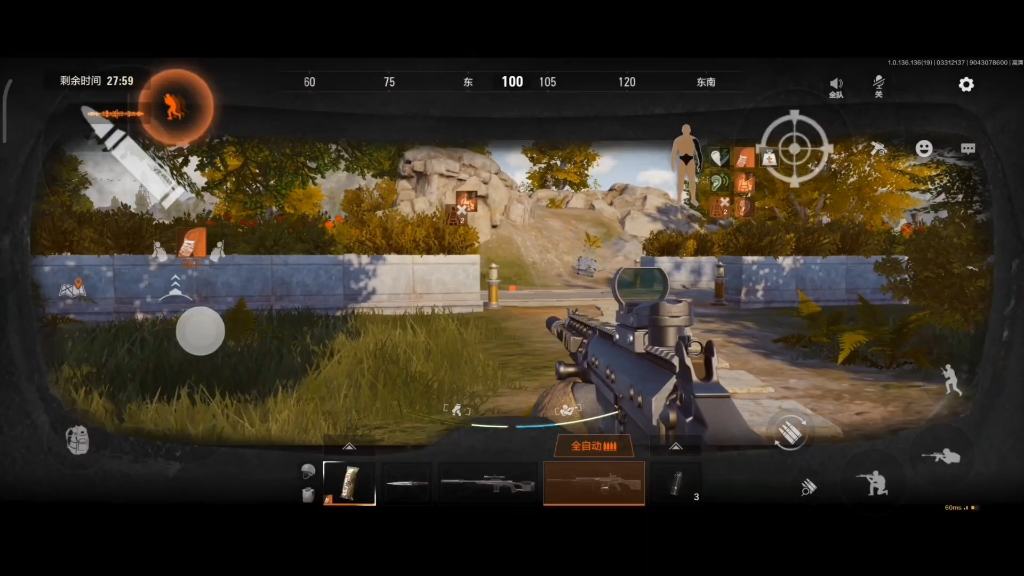
Task: Open the emoji smiley menu
Action: [x=924, y=148]
